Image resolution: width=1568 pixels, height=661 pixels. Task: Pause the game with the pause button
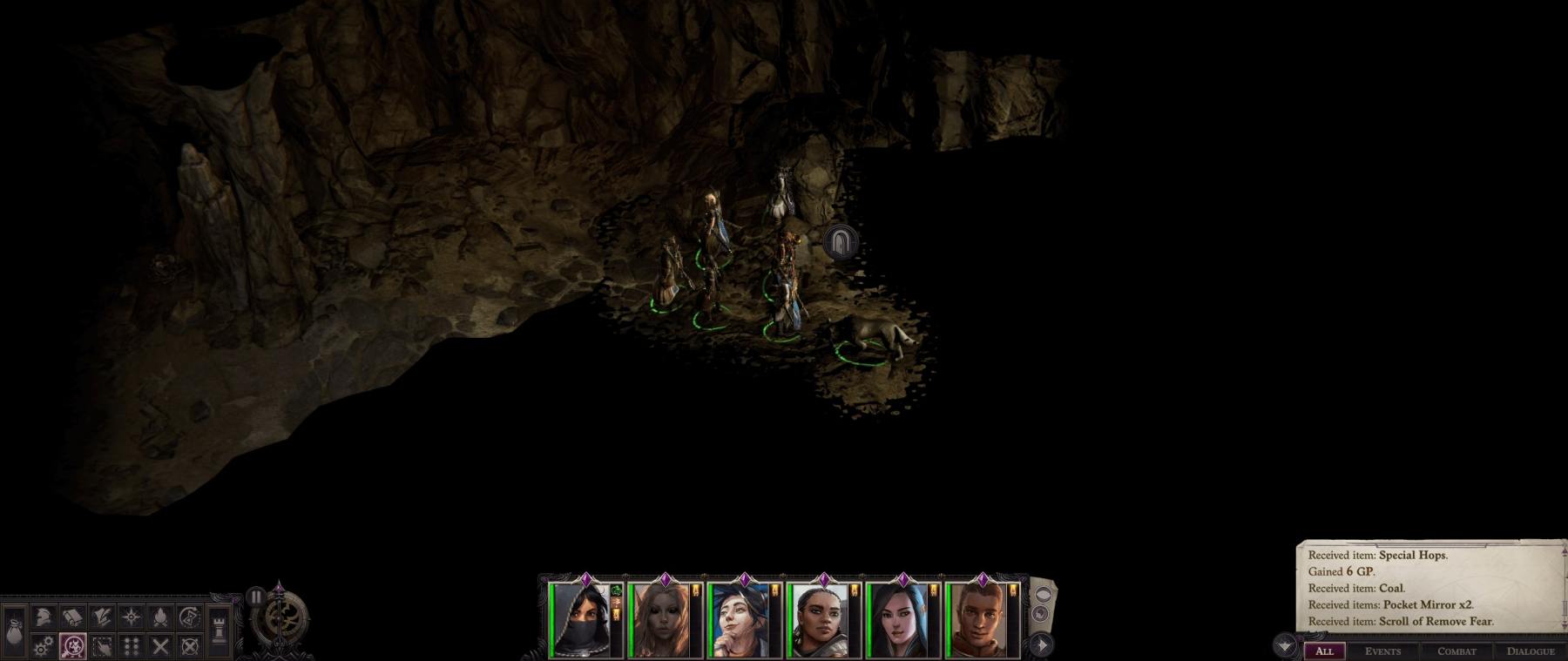255,597
